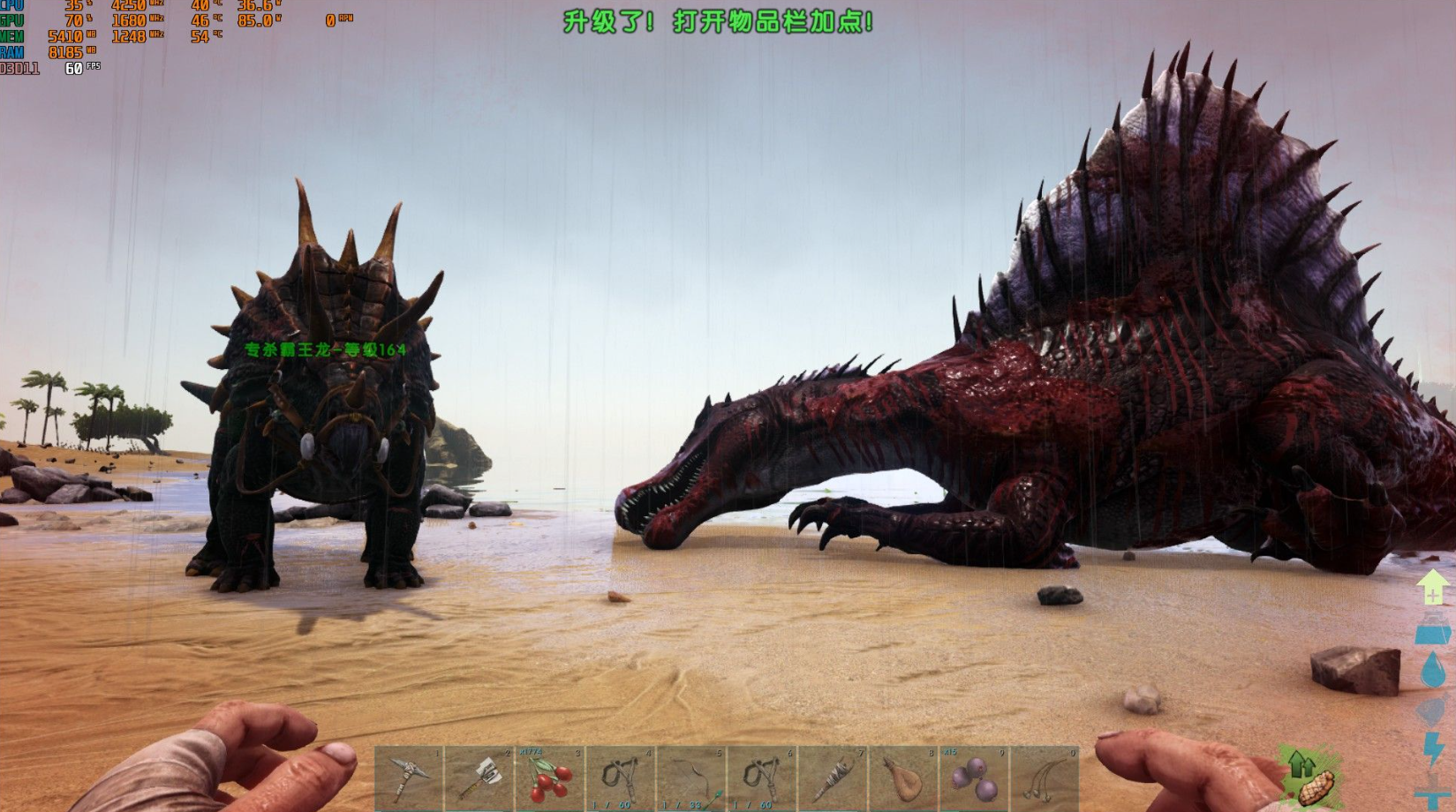Viewport: 1456px width, 812px height.
Task: Select the slingshot in slot 6
Action: pos(762,778)
